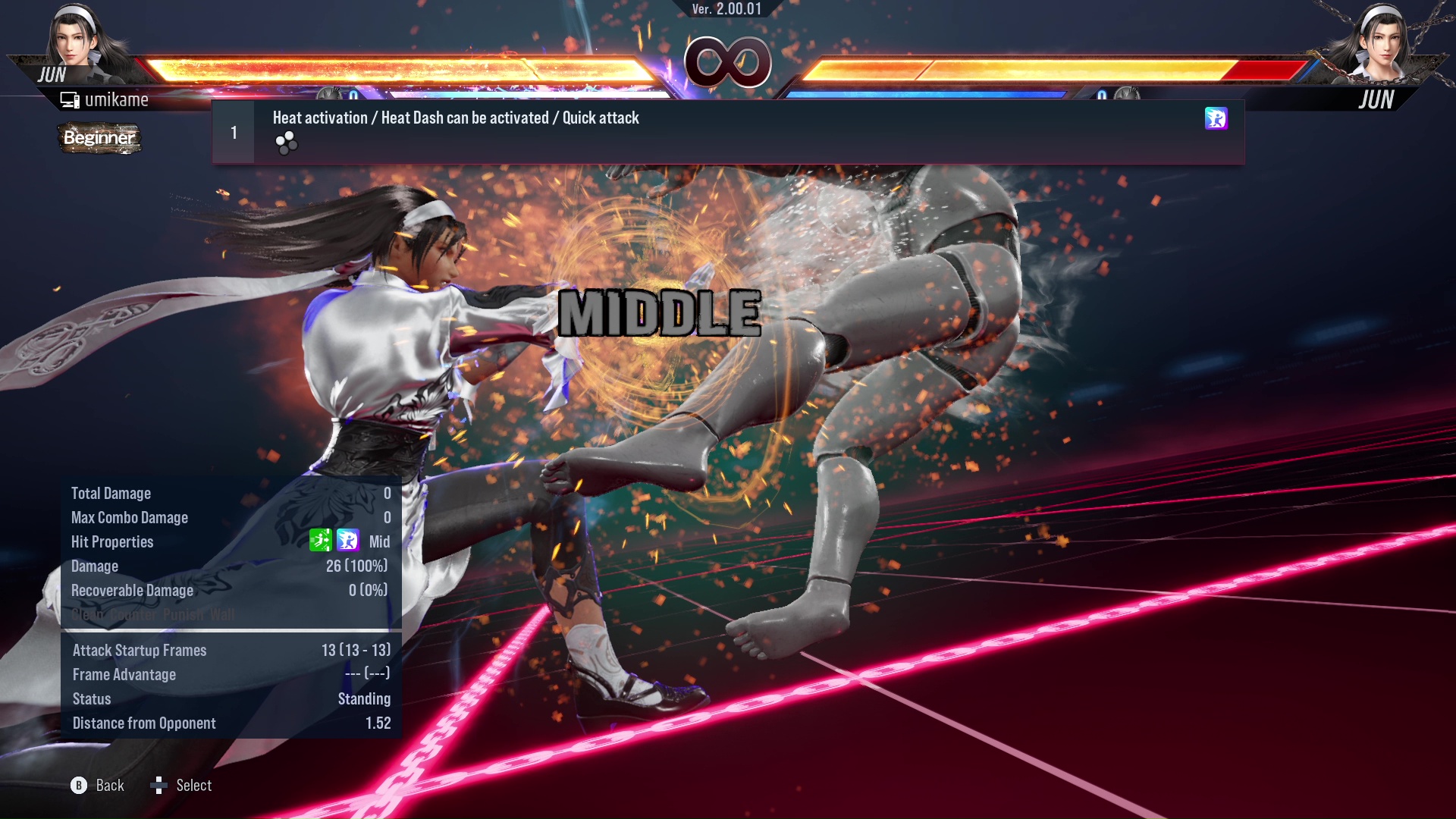Select the Heat activation instruction text
Screen dimensions: 1456x819
coord(455,118)
